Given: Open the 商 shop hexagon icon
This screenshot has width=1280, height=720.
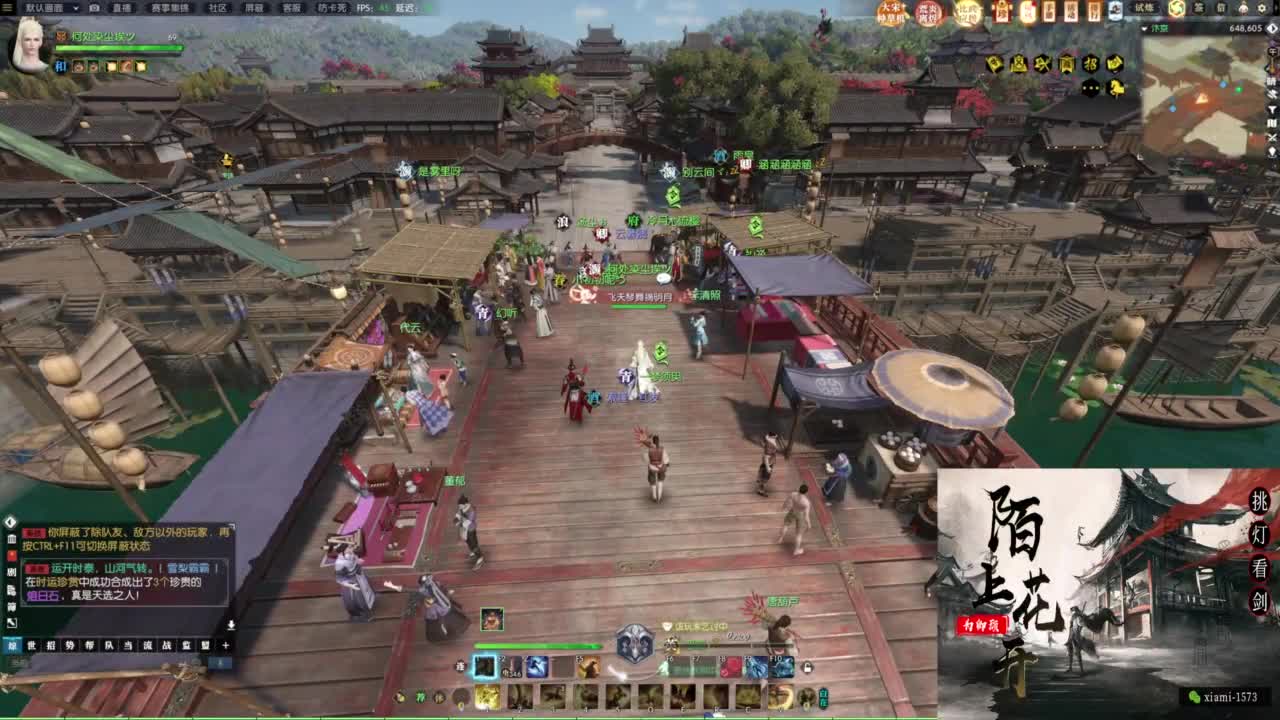Looking at the screenshot, I should pyautogui.click(x=1067, y=62).
